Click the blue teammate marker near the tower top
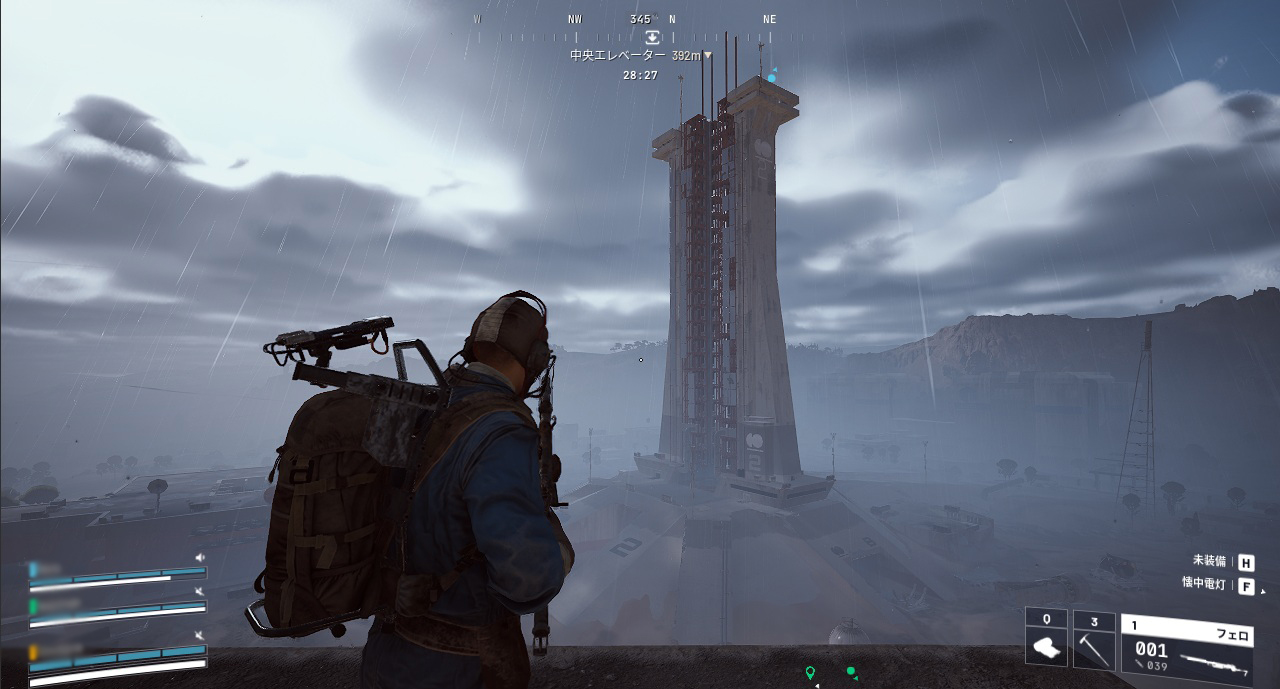Viewport: 1280px width, 689px height. click(x=772, y=77)
